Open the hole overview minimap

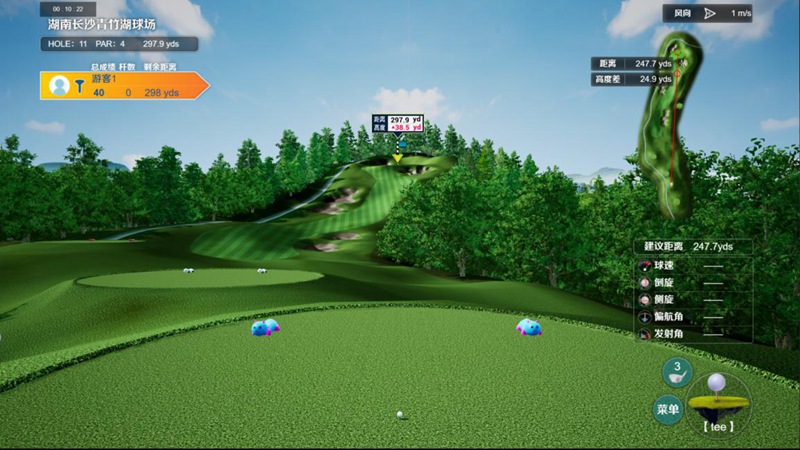673,120
